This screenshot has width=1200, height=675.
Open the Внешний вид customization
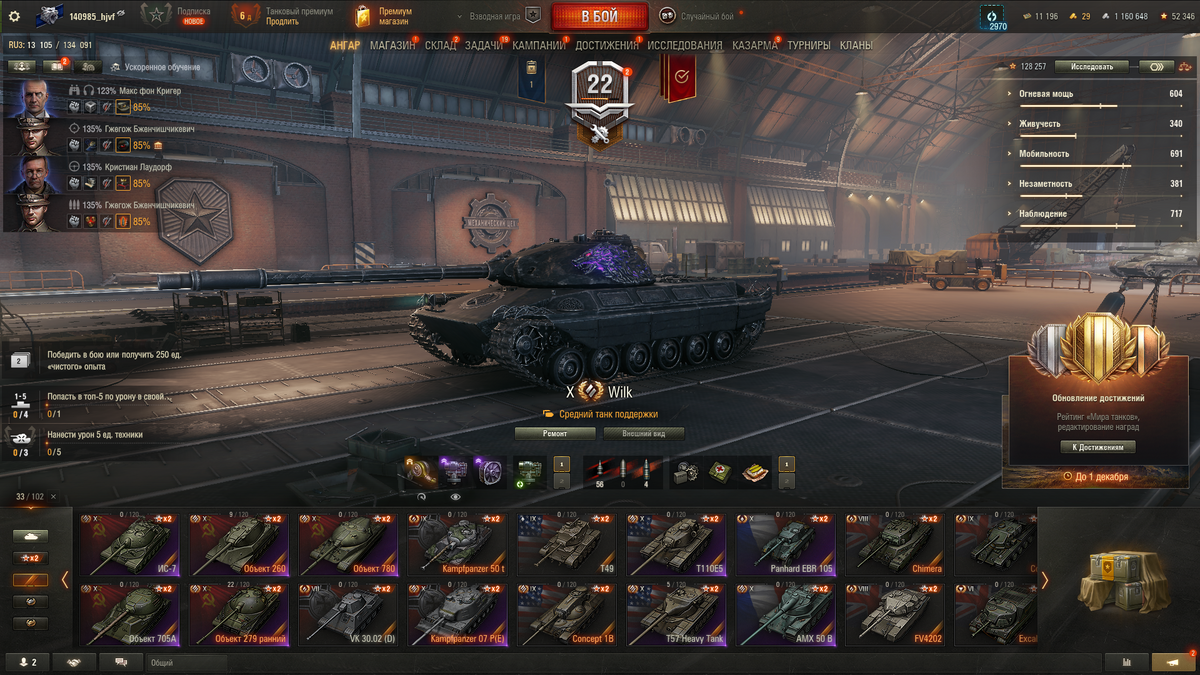[x=644, y=434]
